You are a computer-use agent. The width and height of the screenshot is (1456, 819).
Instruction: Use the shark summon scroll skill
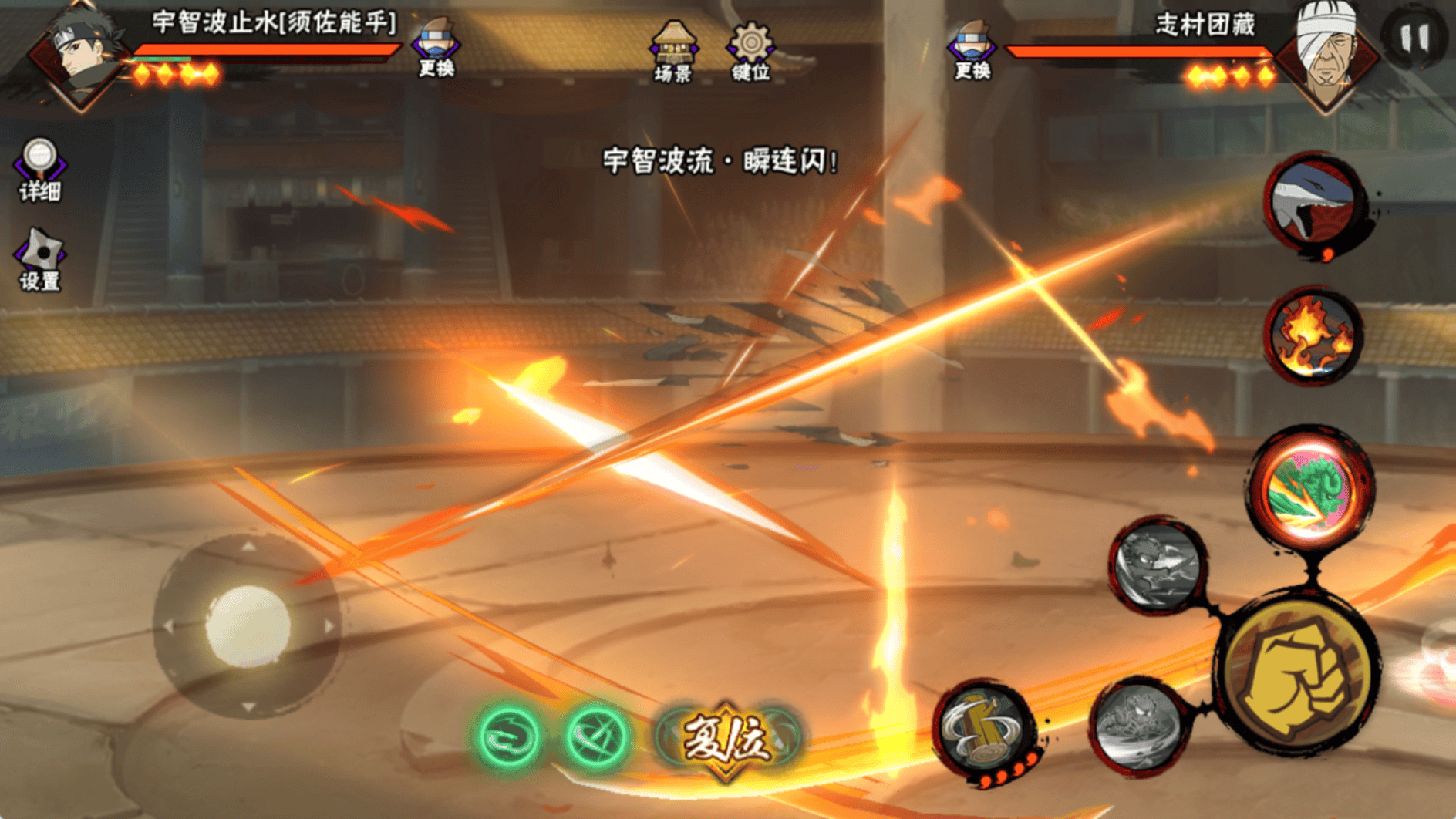coord(1314,204)
